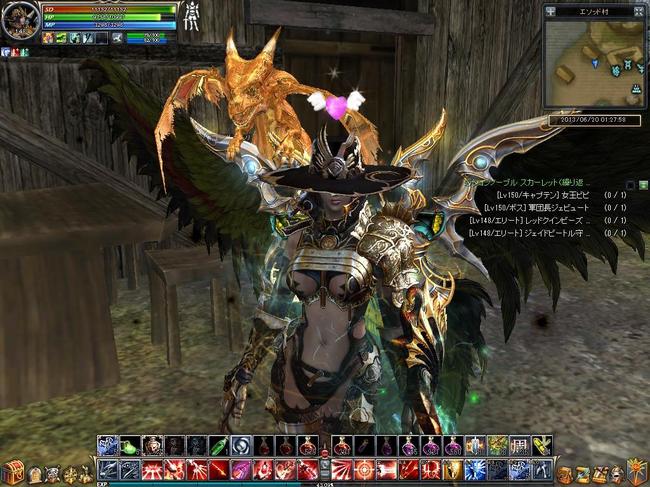This screenshot has width=650, height=487.
Task: Click the minimap's top-right expand button
Action: coord(640,12)
